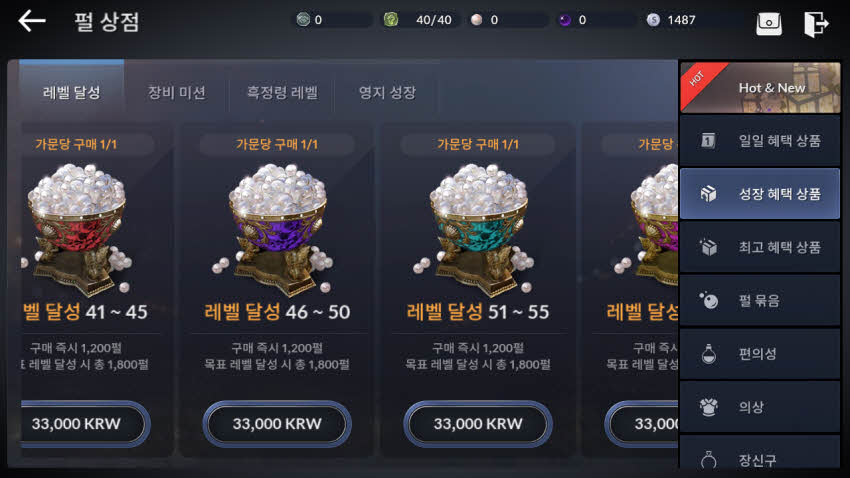Image resolution: width=850 pixels, height=478 pixels.
Task: Open the 장신구 category
Action: tap(760, 458)
